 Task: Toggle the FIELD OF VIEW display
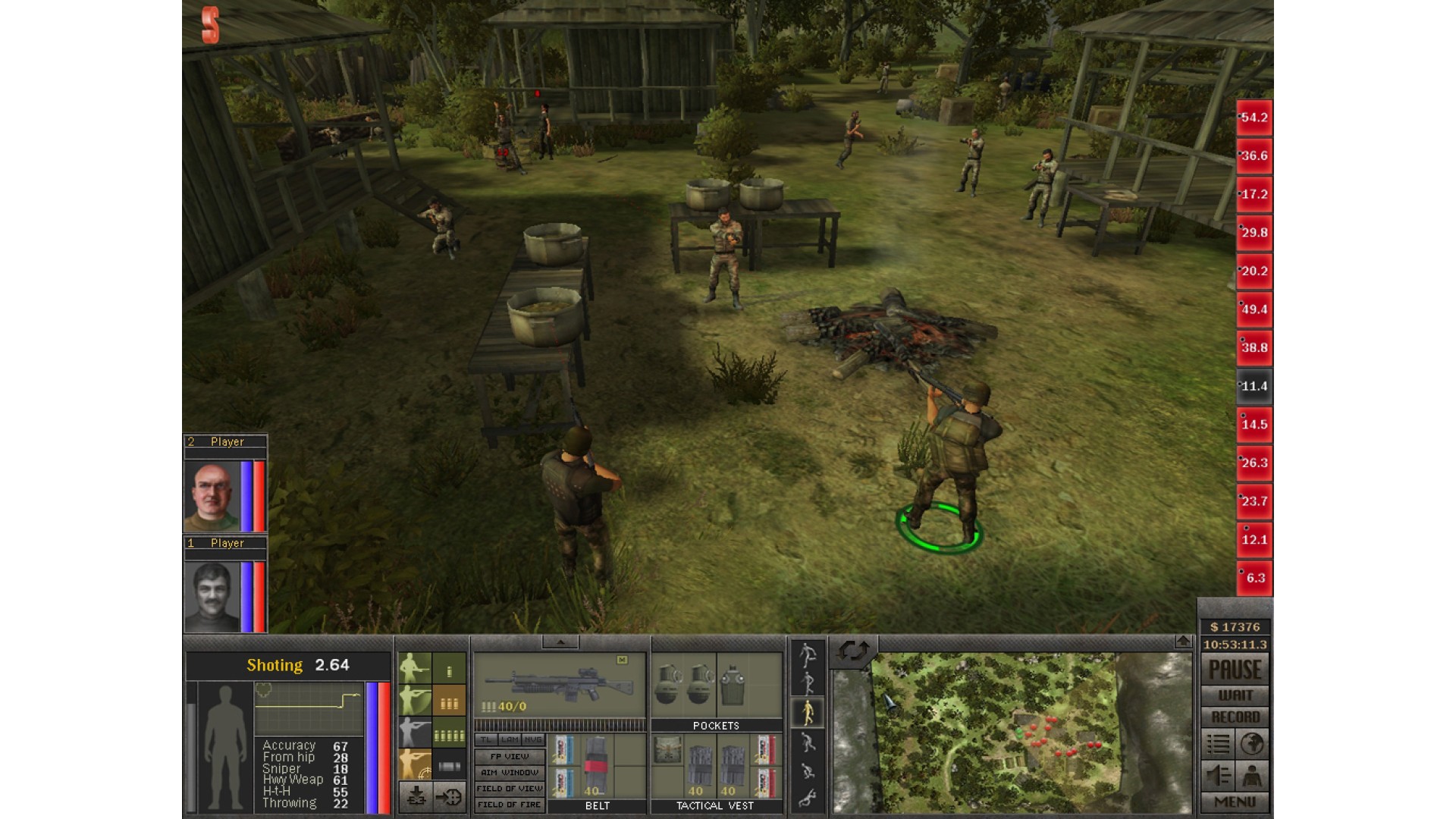(510, 789)
